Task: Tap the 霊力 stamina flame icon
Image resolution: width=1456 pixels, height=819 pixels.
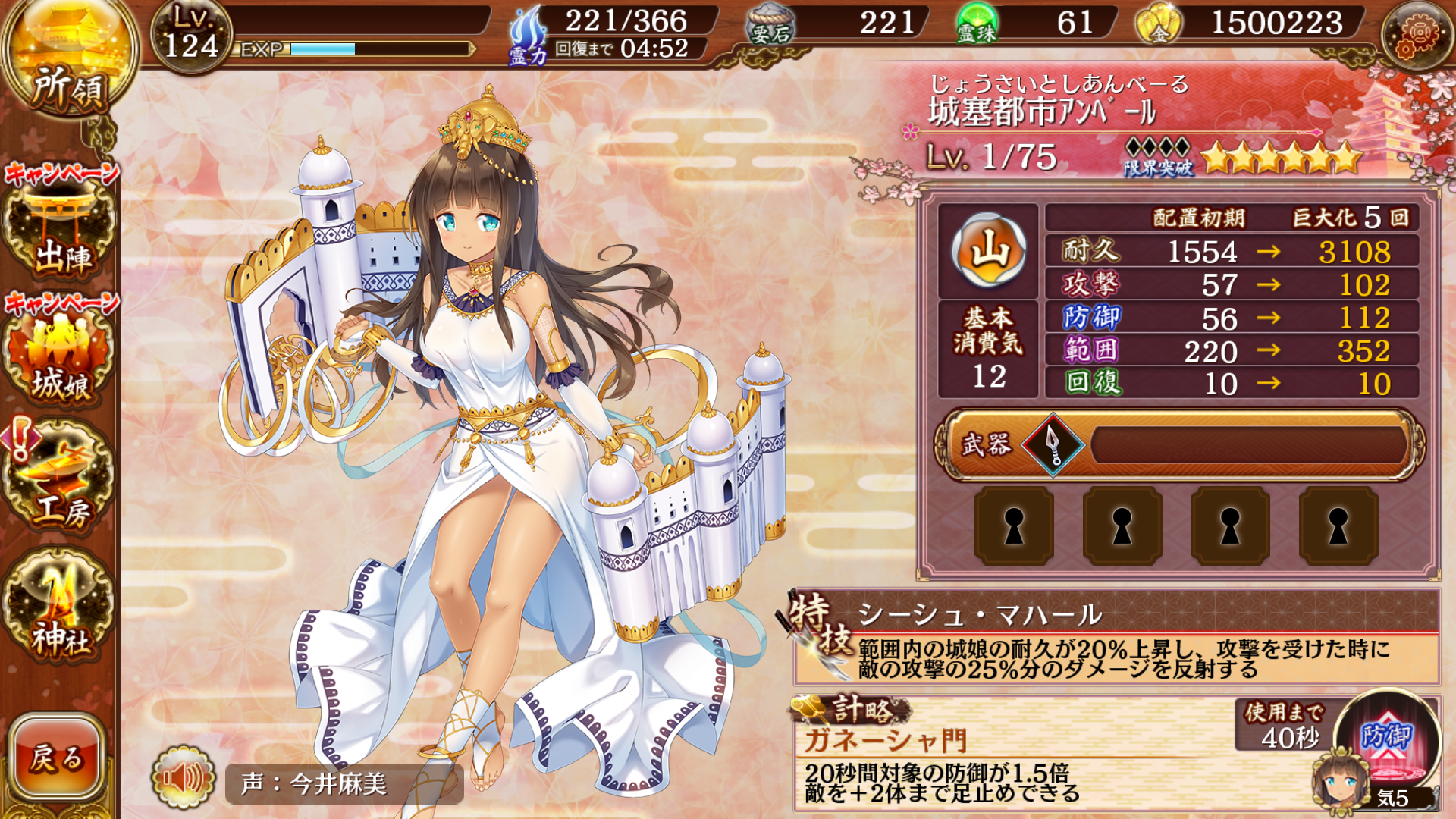Action: tap(529, 36)
